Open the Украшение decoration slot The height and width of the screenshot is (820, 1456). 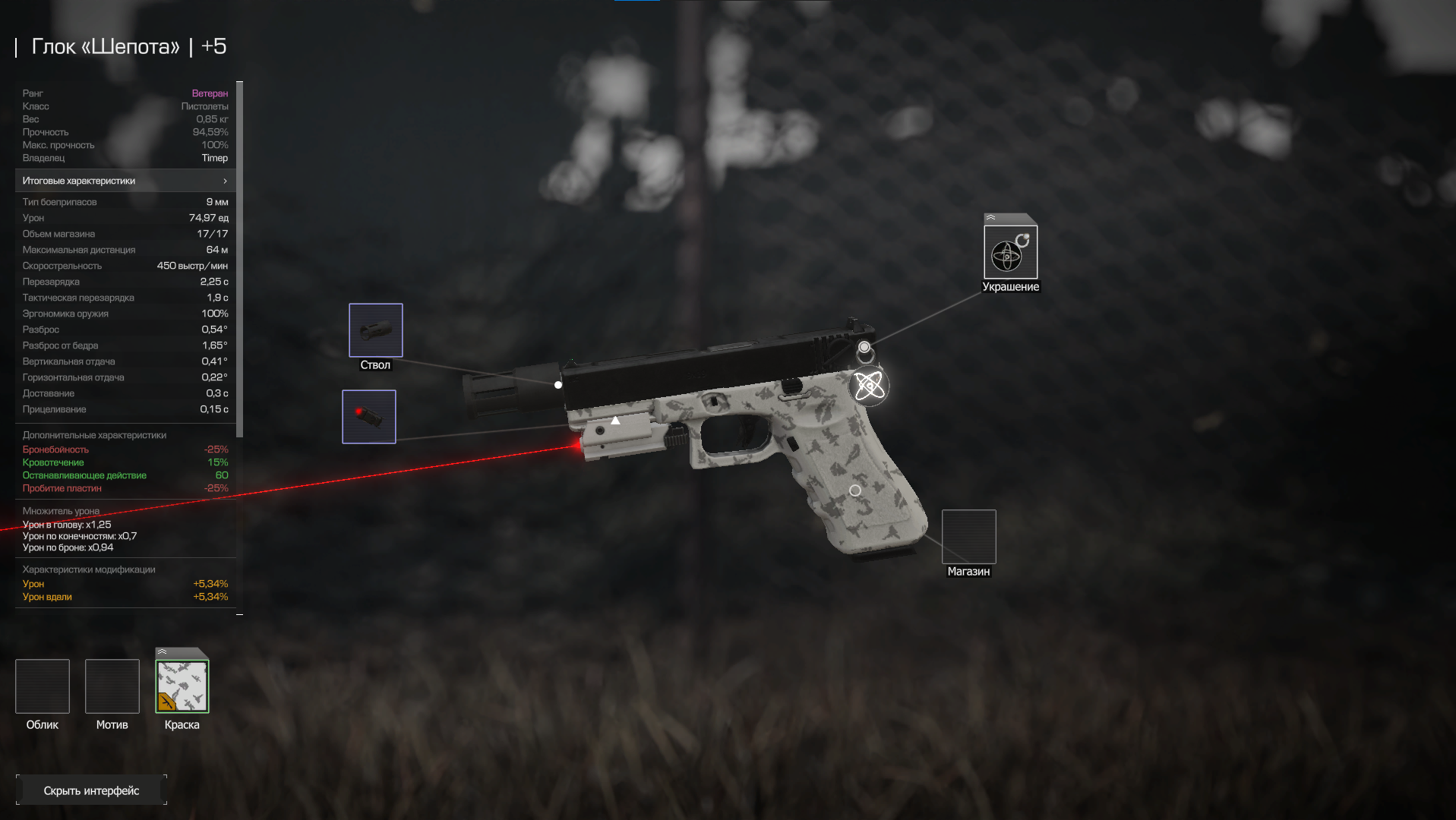click(1010, 253)
